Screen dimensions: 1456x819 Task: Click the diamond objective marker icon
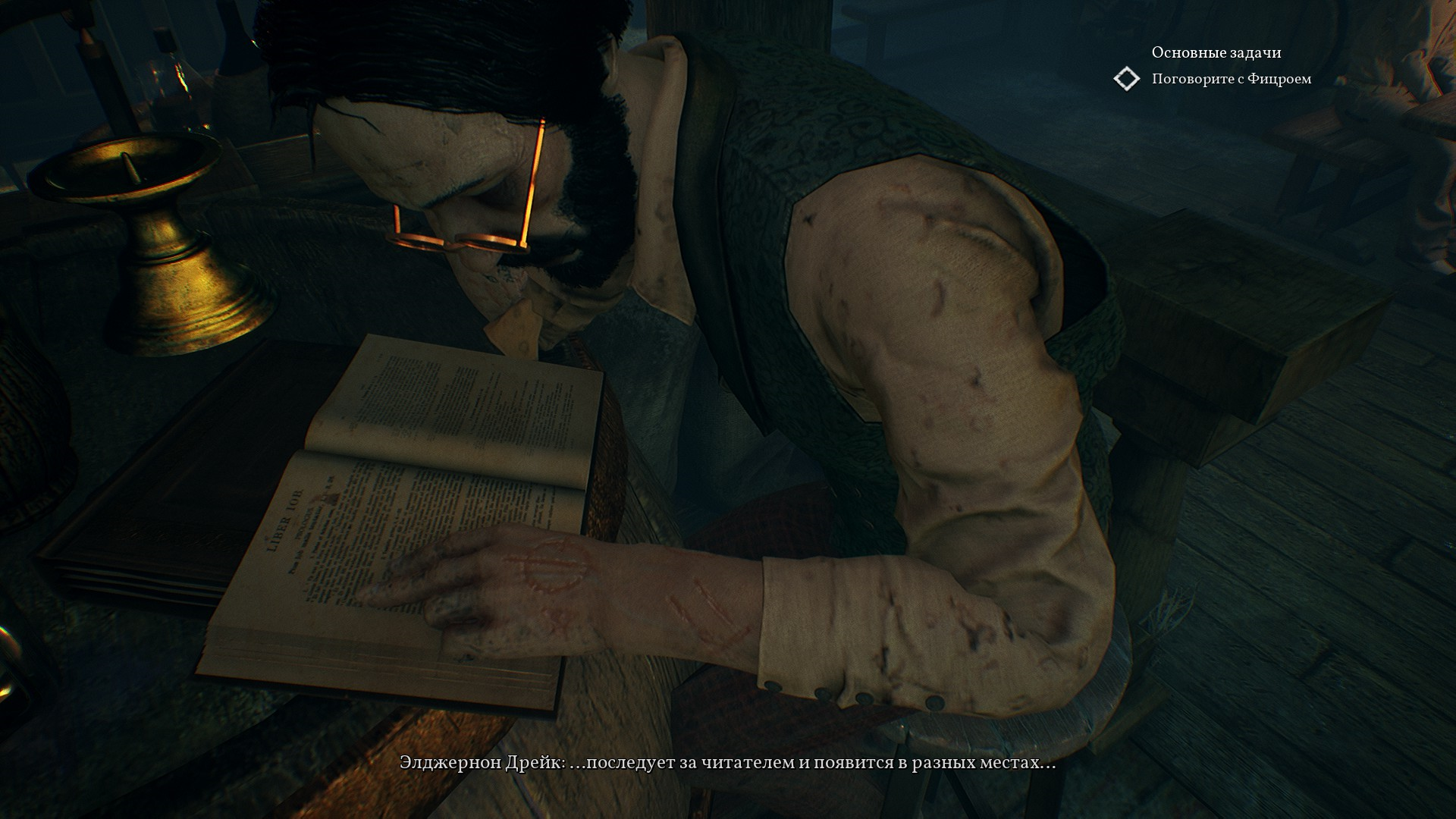pos(1127,79)
